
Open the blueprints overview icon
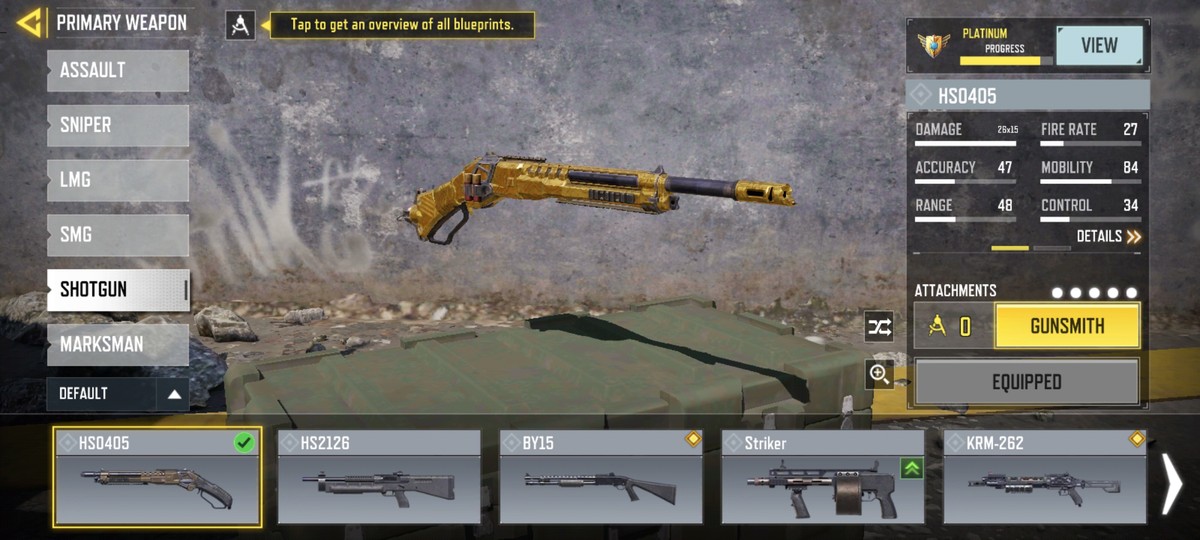pyautogui.click(x=240, y=25)
